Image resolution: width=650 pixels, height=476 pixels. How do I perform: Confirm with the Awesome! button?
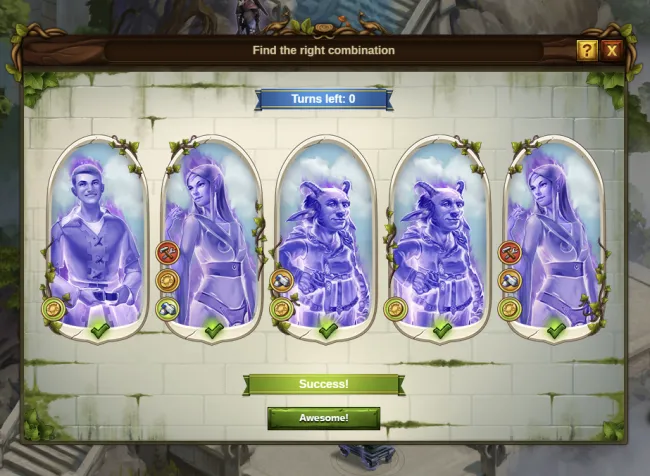click(323, 417)
